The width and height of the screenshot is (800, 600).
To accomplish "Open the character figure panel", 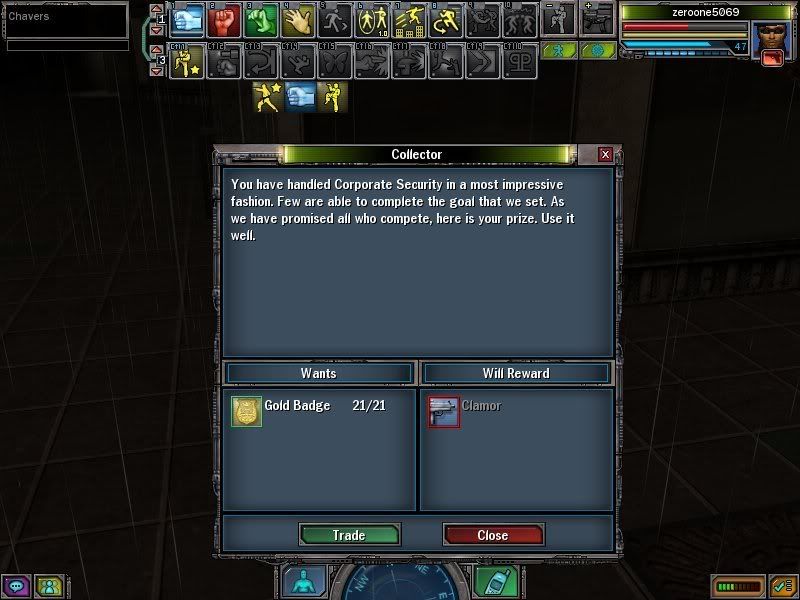I will (301, 582).
